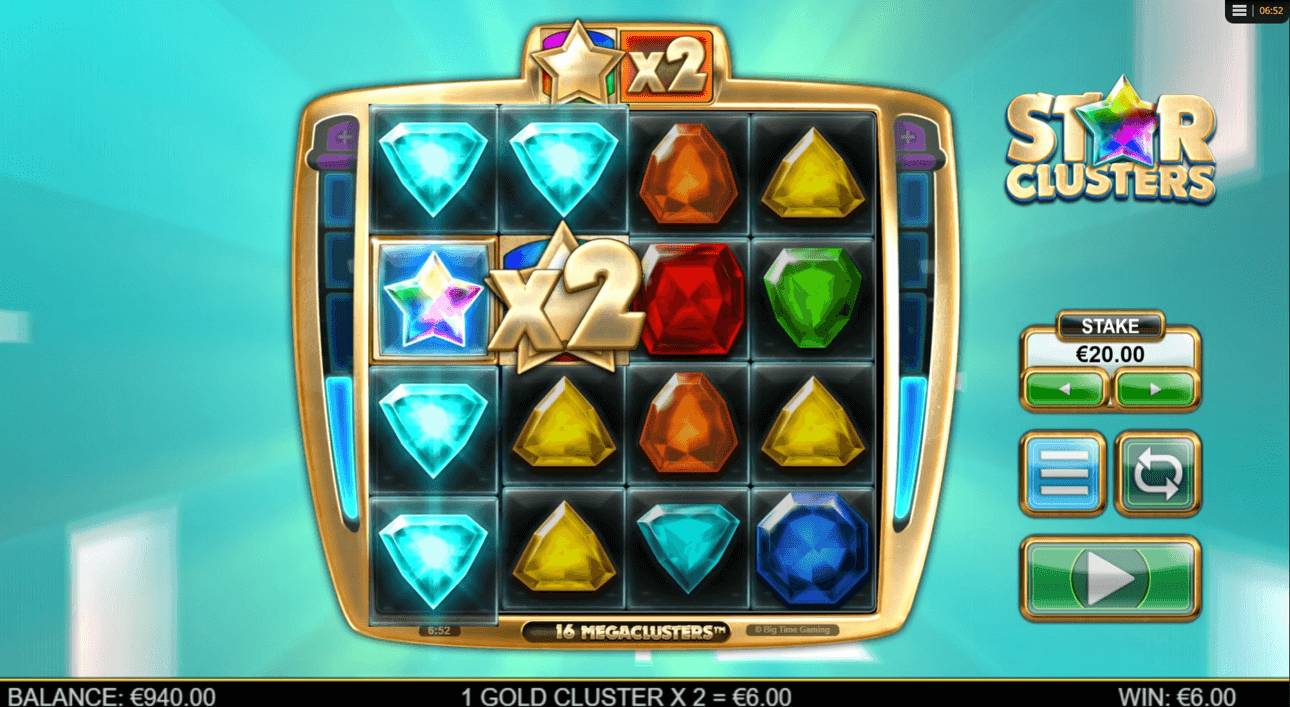
Task: Spin the reels with the green play button
Action: pos(1109,579)
